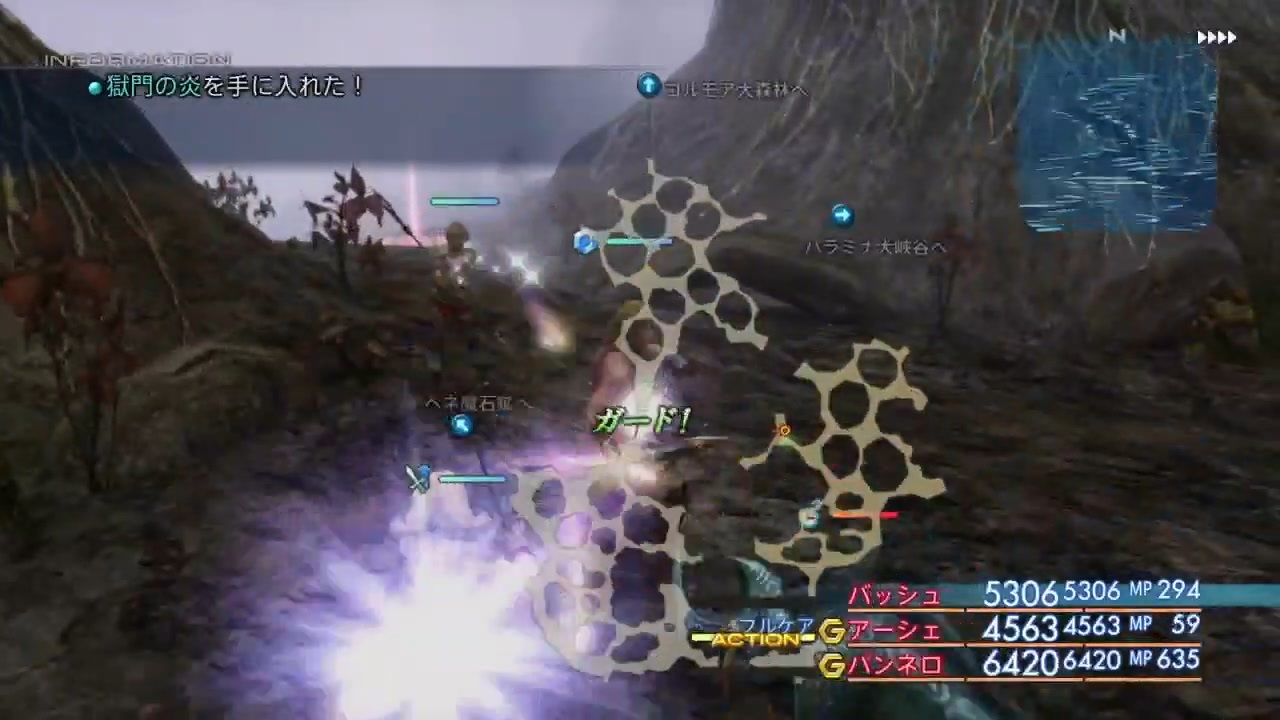
Task: Click the ヘネ魔石鉱へ exit arrow marker
Action: tap(461, 424)
